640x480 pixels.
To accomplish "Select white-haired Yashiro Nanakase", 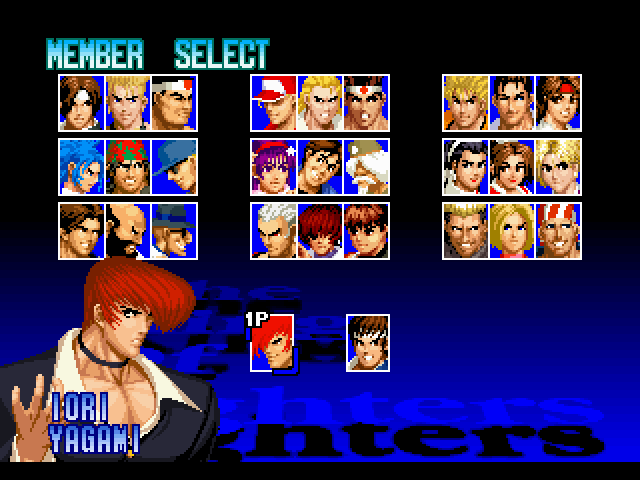I will 273,229.
